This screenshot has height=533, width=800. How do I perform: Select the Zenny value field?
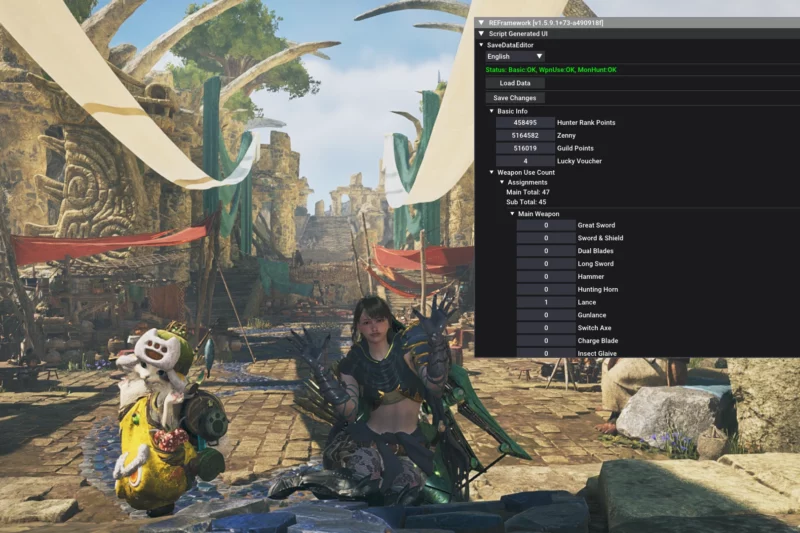pyautogui.click(x=525, y=135)
